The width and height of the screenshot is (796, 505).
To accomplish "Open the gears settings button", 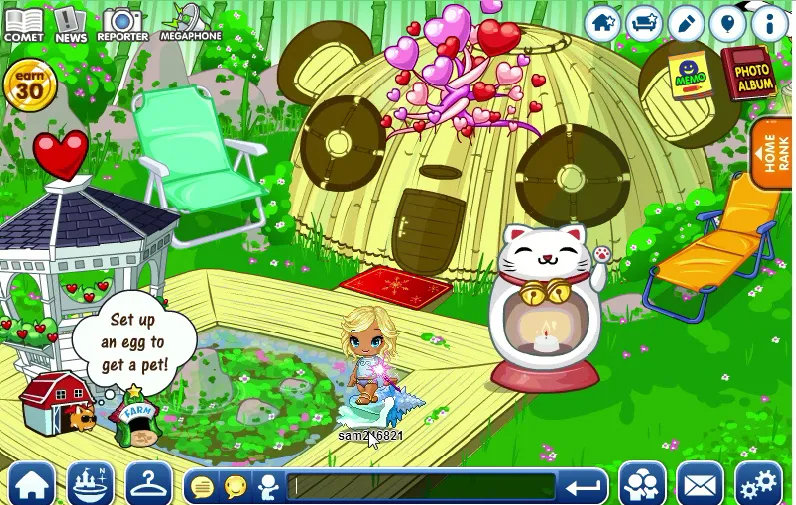I will click(x=758, y=484).
